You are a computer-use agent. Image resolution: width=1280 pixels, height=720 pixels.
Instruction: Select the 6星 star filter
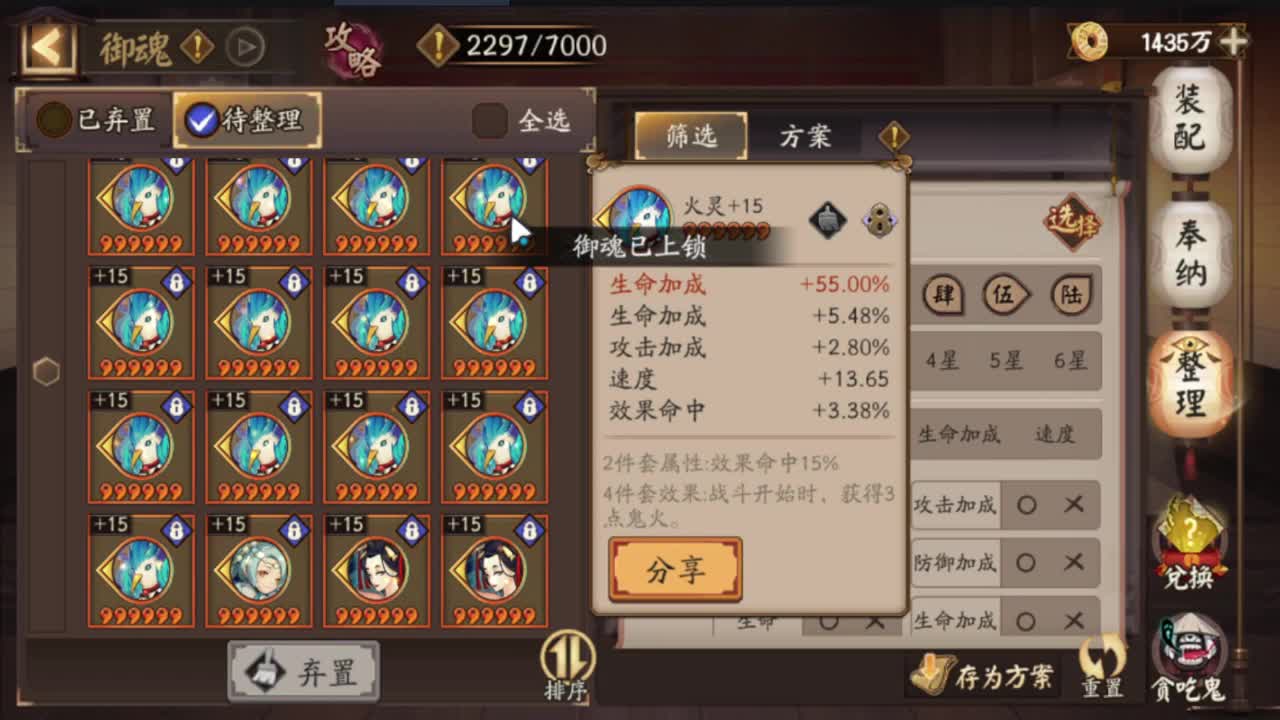pyautogui.click(x=1072, y=362)
